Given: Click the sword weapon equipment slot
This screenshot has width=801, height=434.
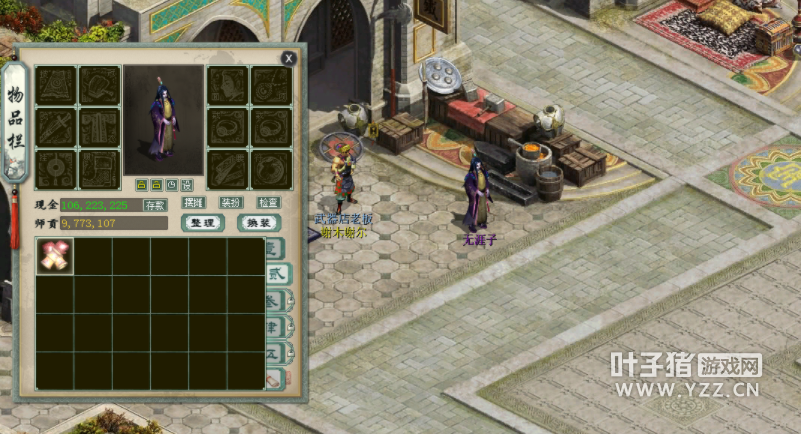Looking at the screenshot, I should [x=56, y=128].
